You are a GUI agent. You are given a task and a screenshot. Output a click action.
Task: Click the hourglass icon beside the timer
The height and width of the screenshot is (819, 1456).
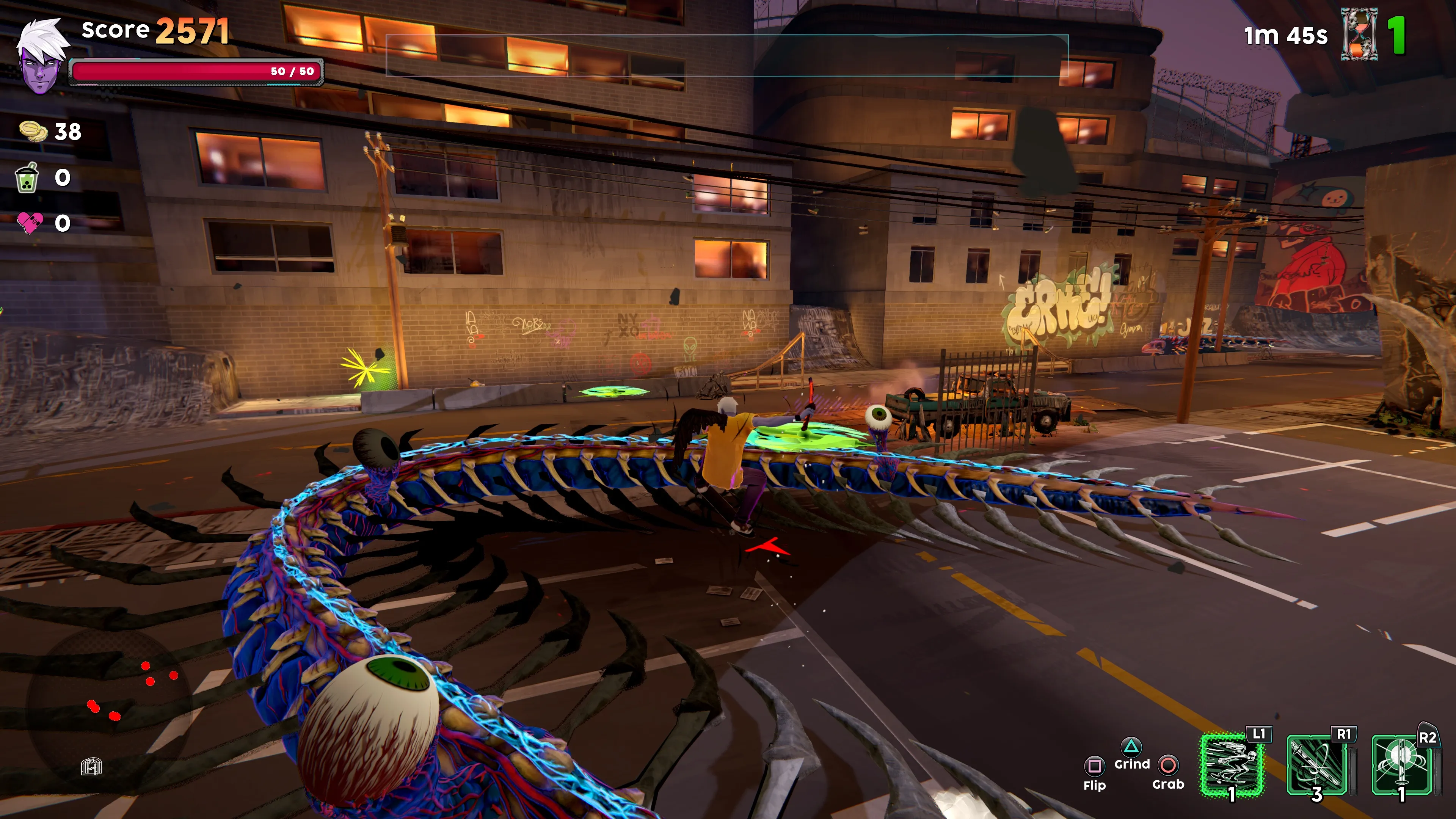pos(1359,35)
